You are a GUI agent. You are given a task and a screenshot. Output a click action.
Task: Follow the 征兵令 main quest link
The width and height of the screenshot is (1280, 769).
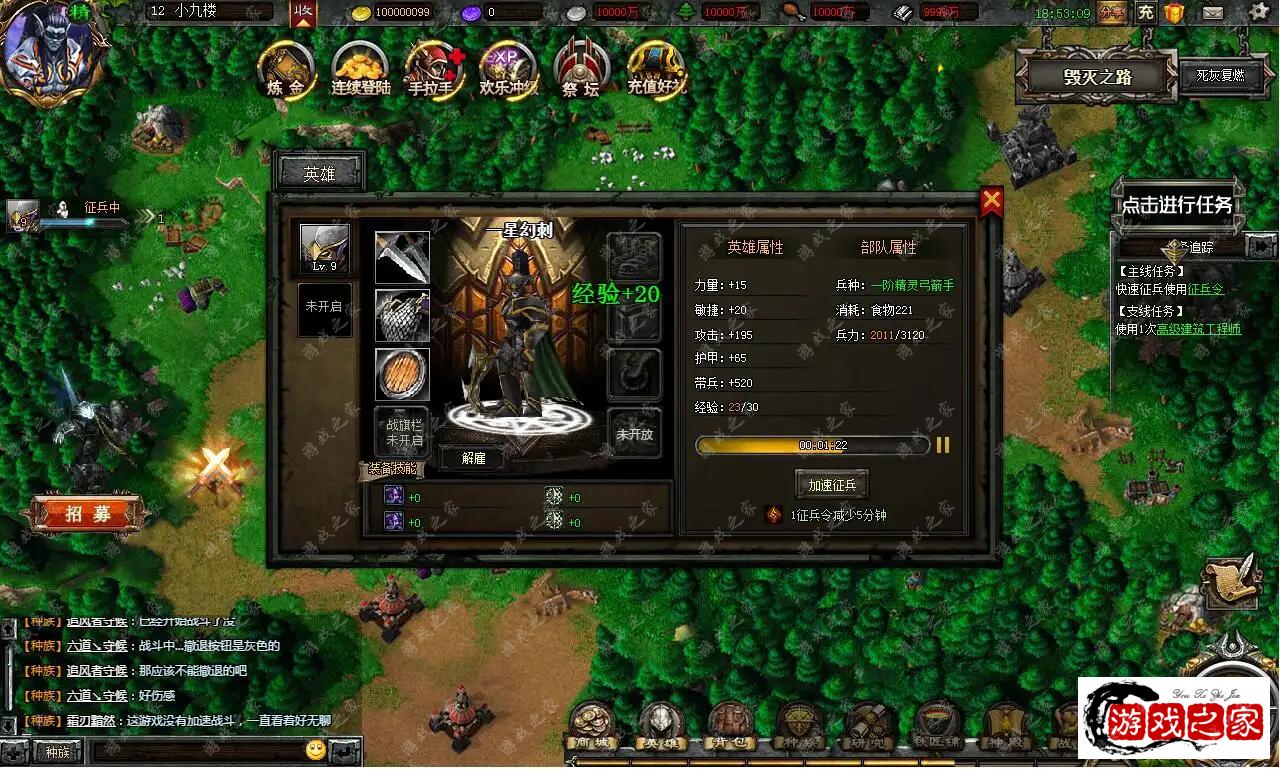[x=1205, y=290]
